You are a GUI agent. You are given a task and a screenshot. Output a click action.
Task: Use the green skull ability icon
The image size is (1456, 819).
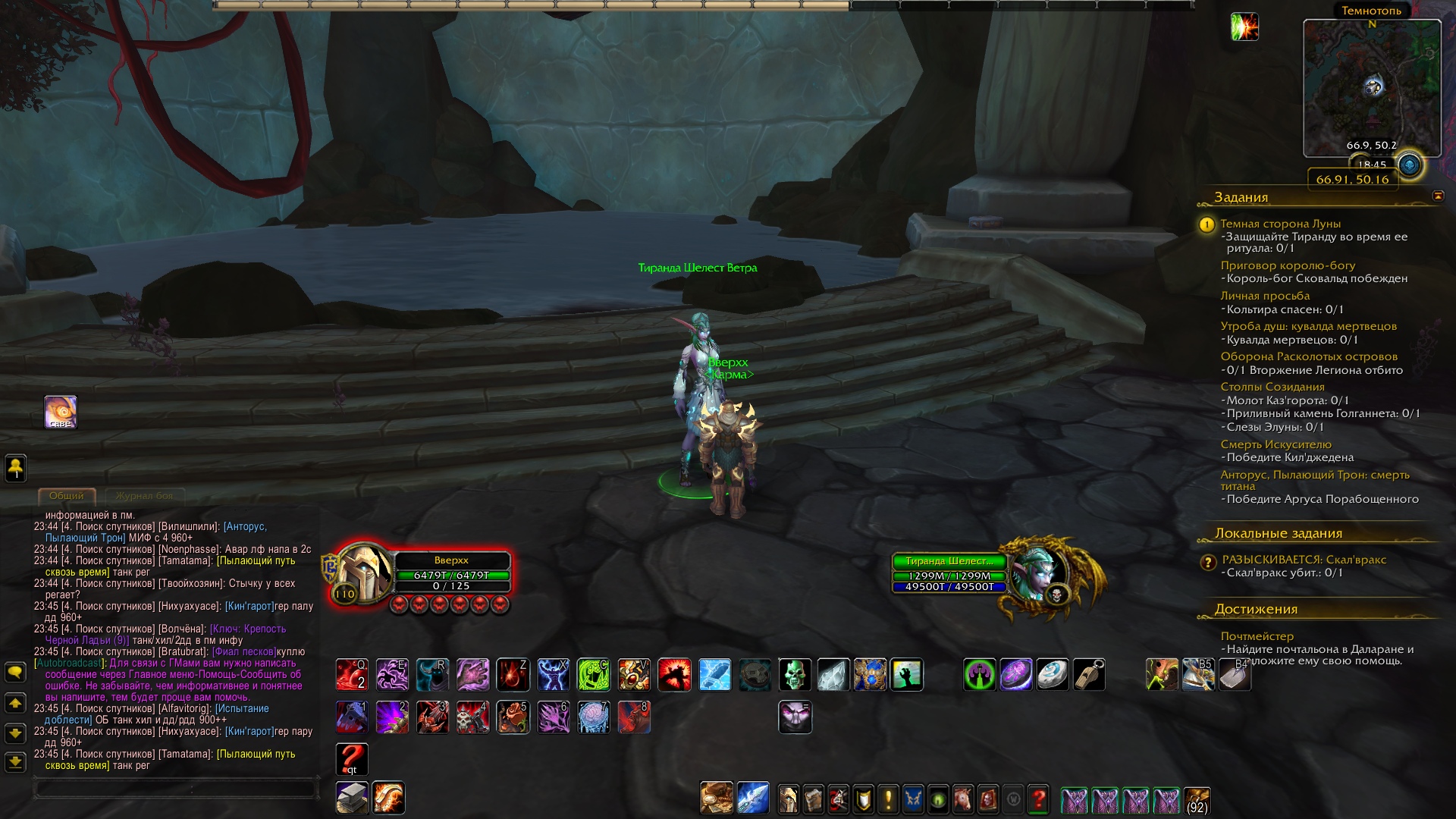[x=795, y=675]
